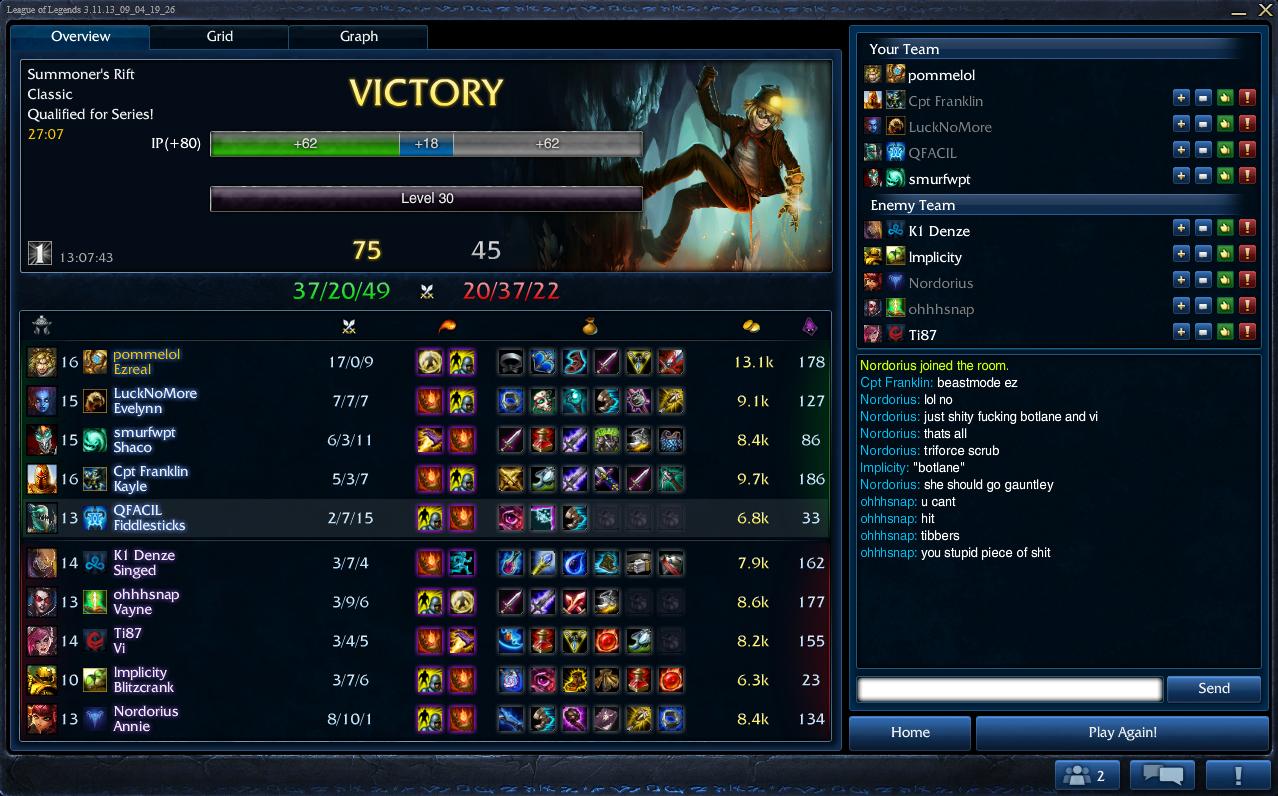The height and width of the screenshot is (796, 1278).
Task: Click the Play Again! button
Action: [x=1122, y=732]
